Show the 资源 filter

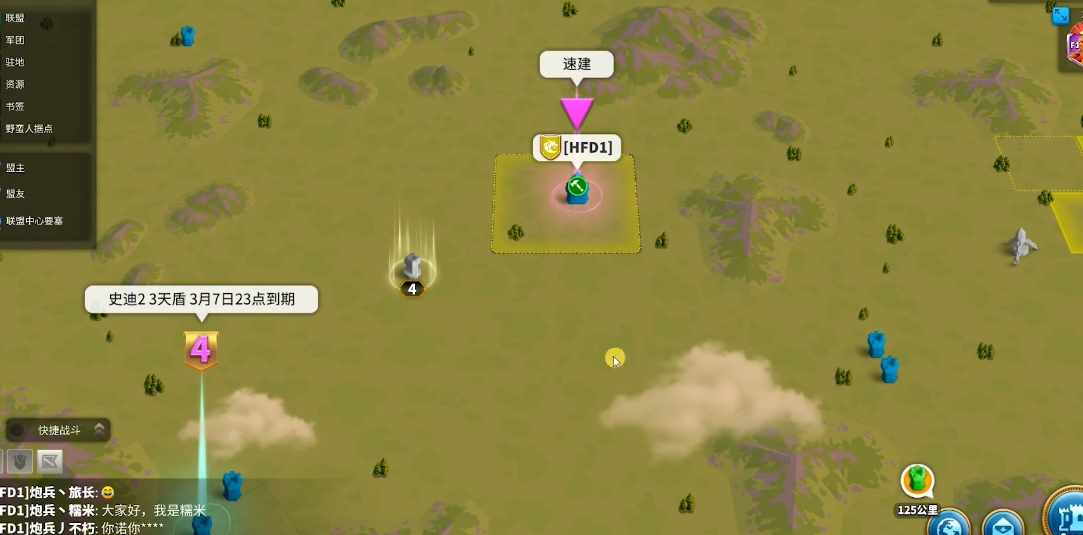coord(15,84)
